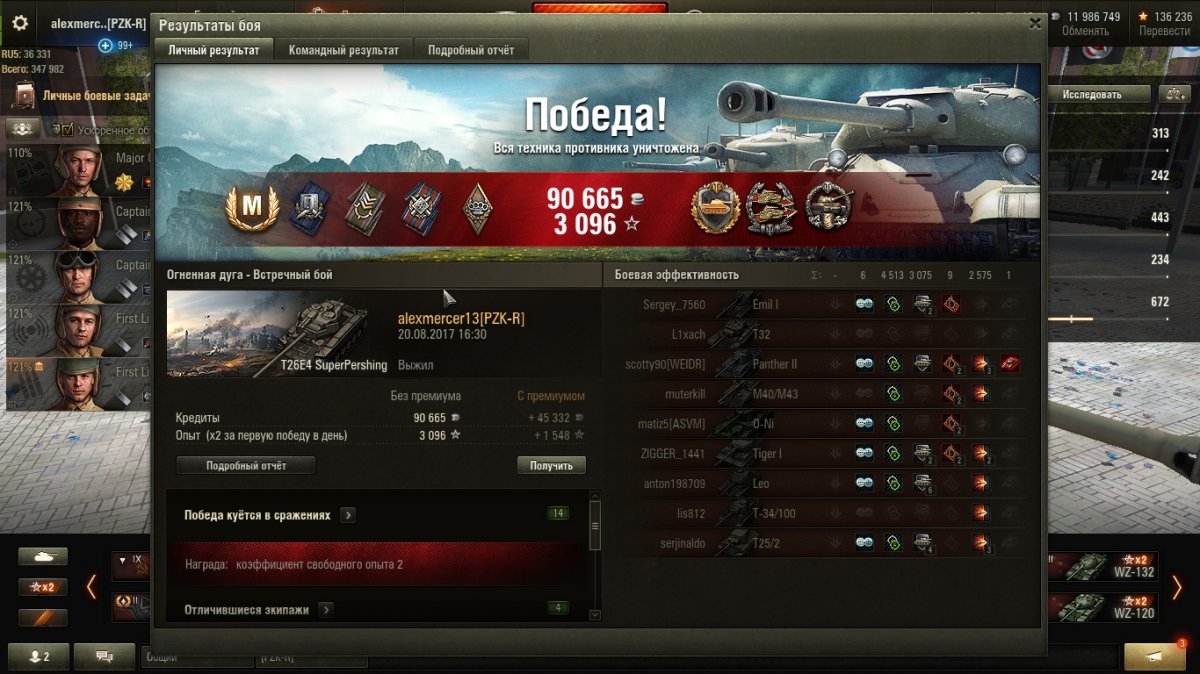
Task: Select the Личный результат tab
Action: pyautogui.click(x=214, y=50)
